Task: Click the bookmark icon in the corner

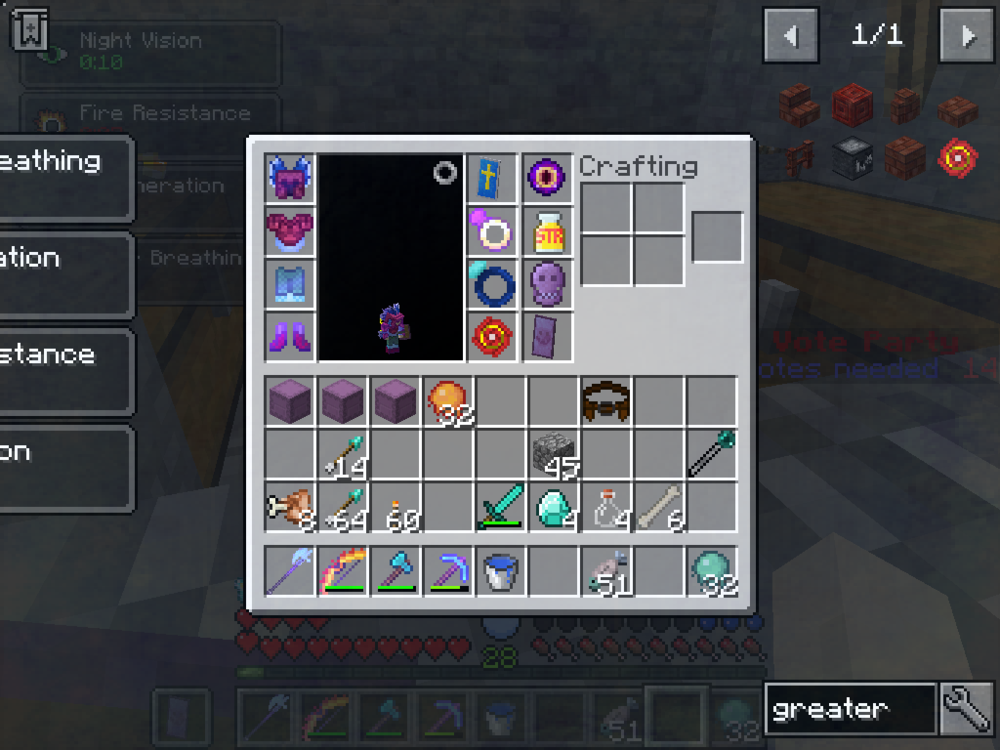Action: pyautogui.click(x=30, y=29)
